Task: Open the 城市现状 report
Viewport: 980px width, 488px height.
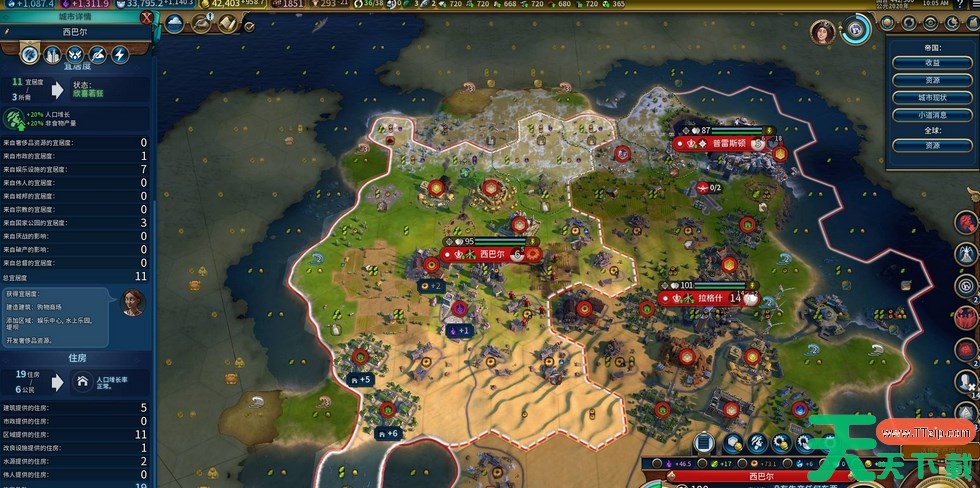Action: coord(932,98)
